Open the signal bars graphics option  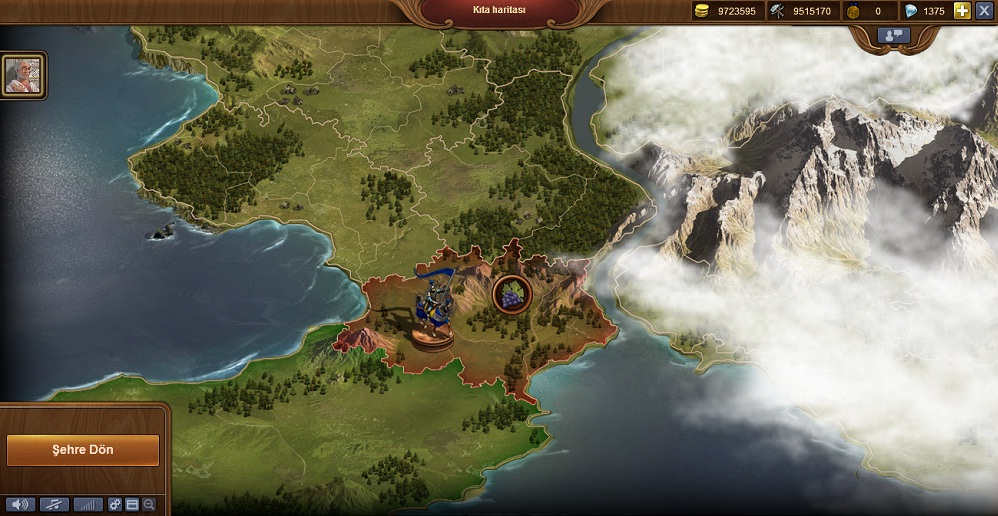click(88, 504)
